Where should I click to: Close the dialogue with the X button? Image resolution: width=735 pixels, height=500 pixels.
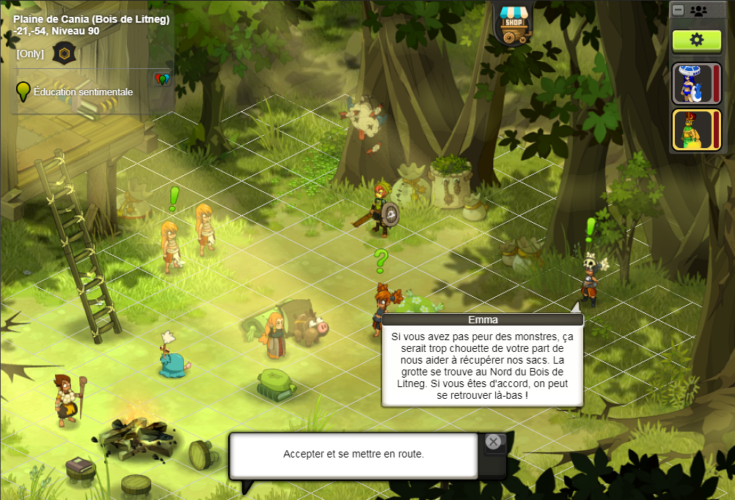pyautogui.click(x=493, y=442)
